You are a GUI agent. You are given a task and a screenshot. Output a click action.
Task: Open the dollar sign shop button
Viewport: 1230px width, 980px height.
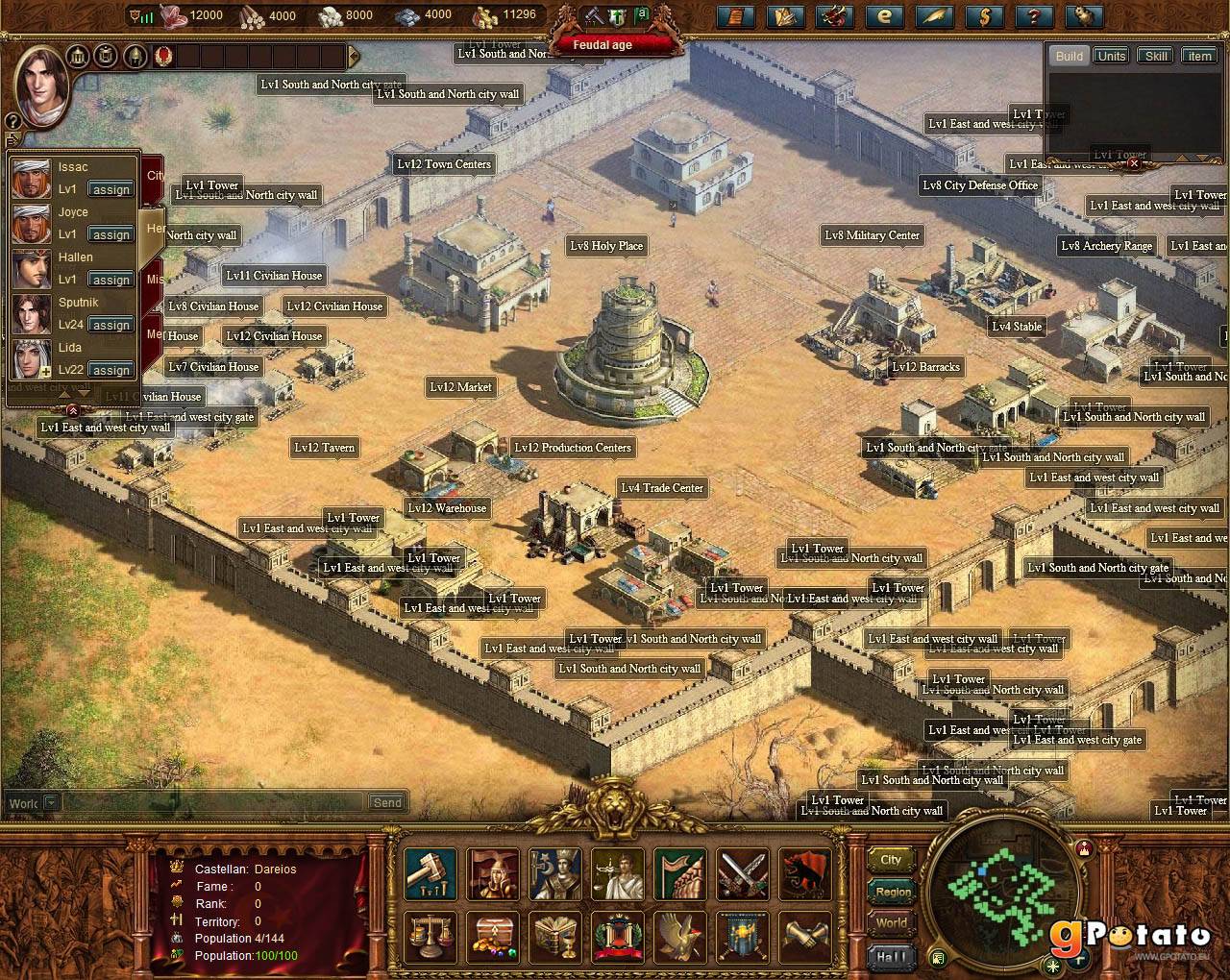984,16
